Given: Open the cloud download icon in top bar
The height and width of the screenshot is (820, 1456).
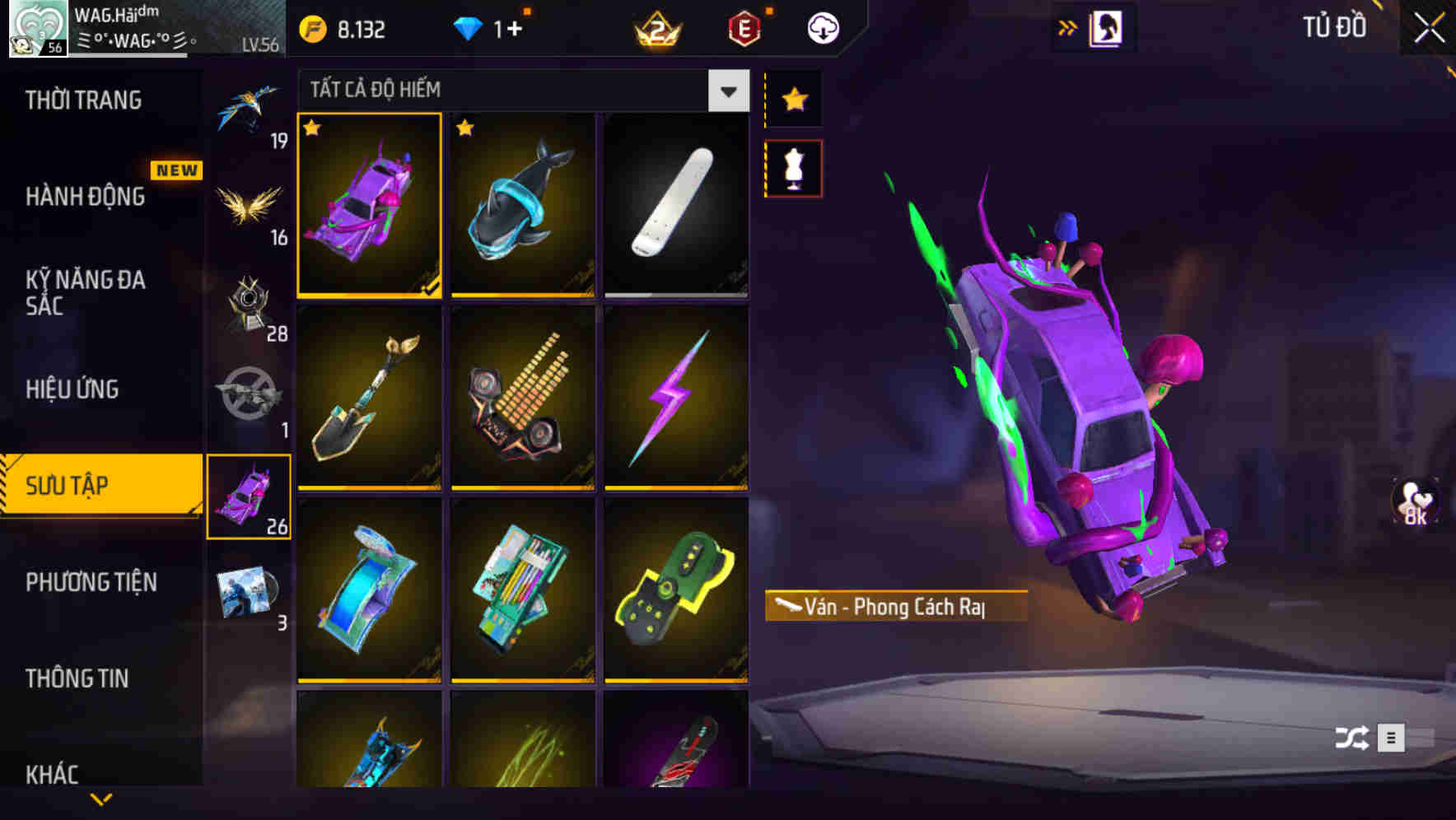Looking at the screenshot, I should click(823, 27).
